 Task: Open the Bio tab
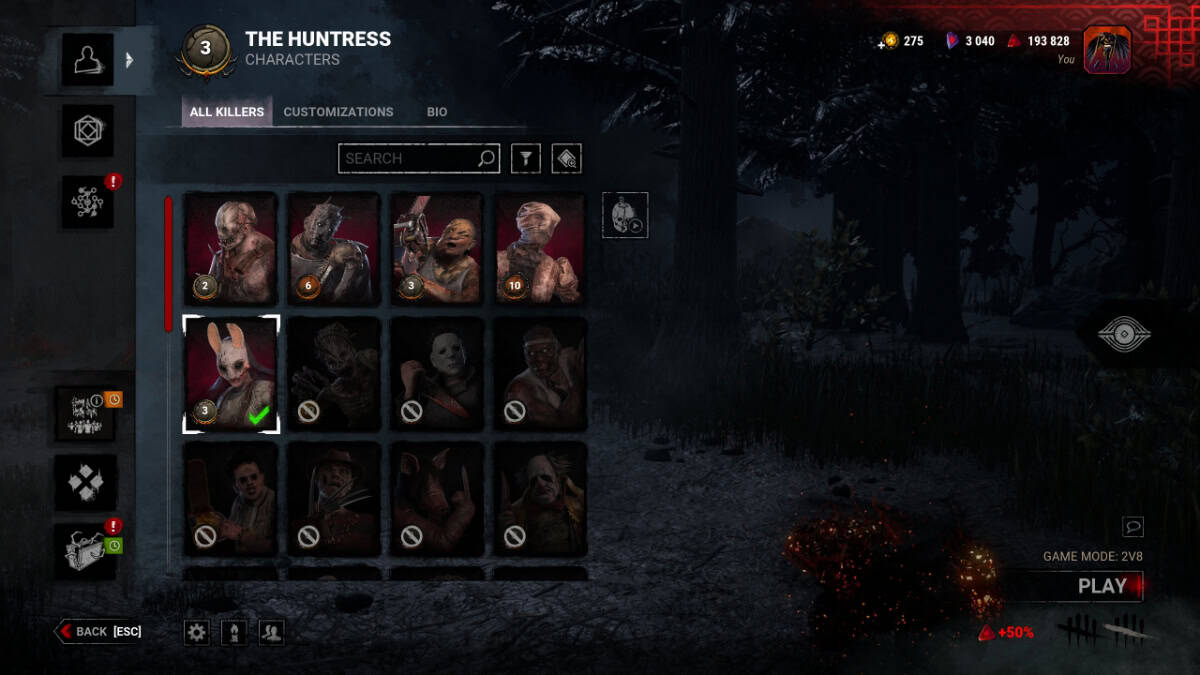click(x=437, y=112)
